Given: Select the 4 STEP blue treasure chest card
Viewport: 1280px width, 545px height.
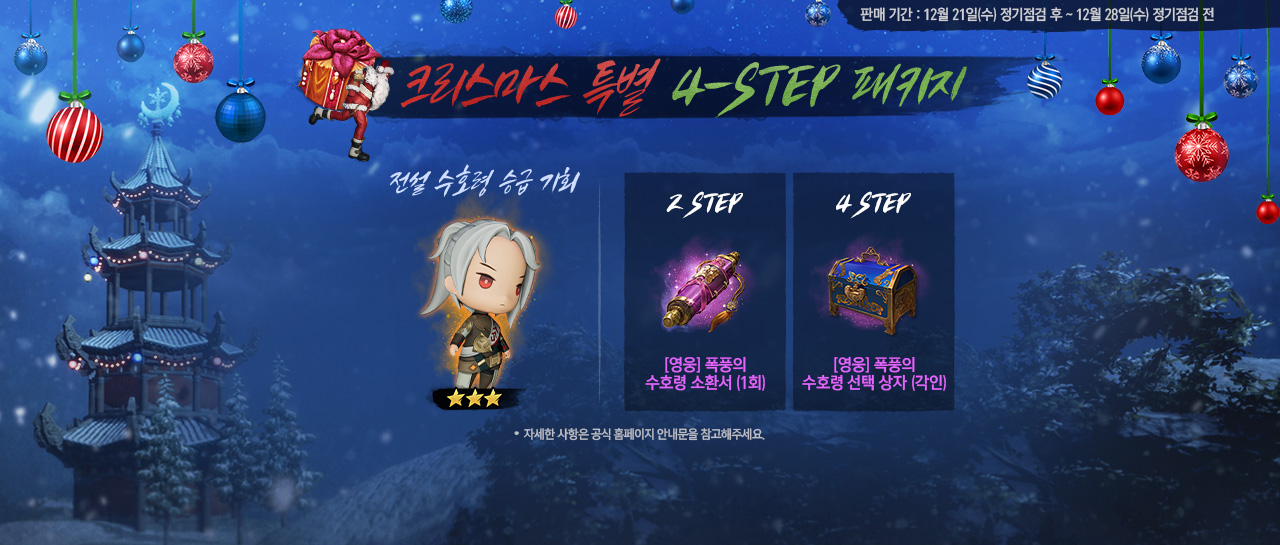Looking at the screenshot, I should [873, 291].
